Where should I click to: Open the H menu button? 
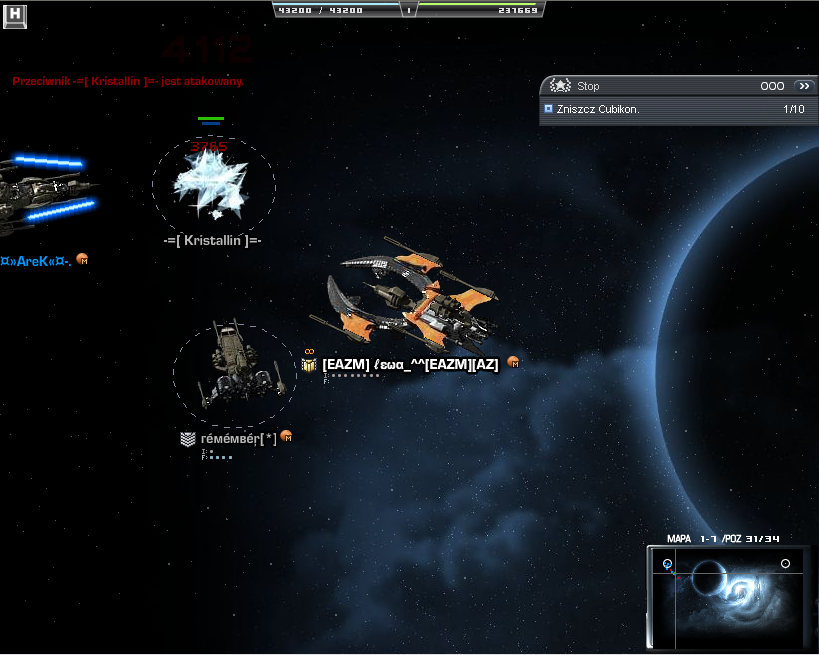(15, 15)
